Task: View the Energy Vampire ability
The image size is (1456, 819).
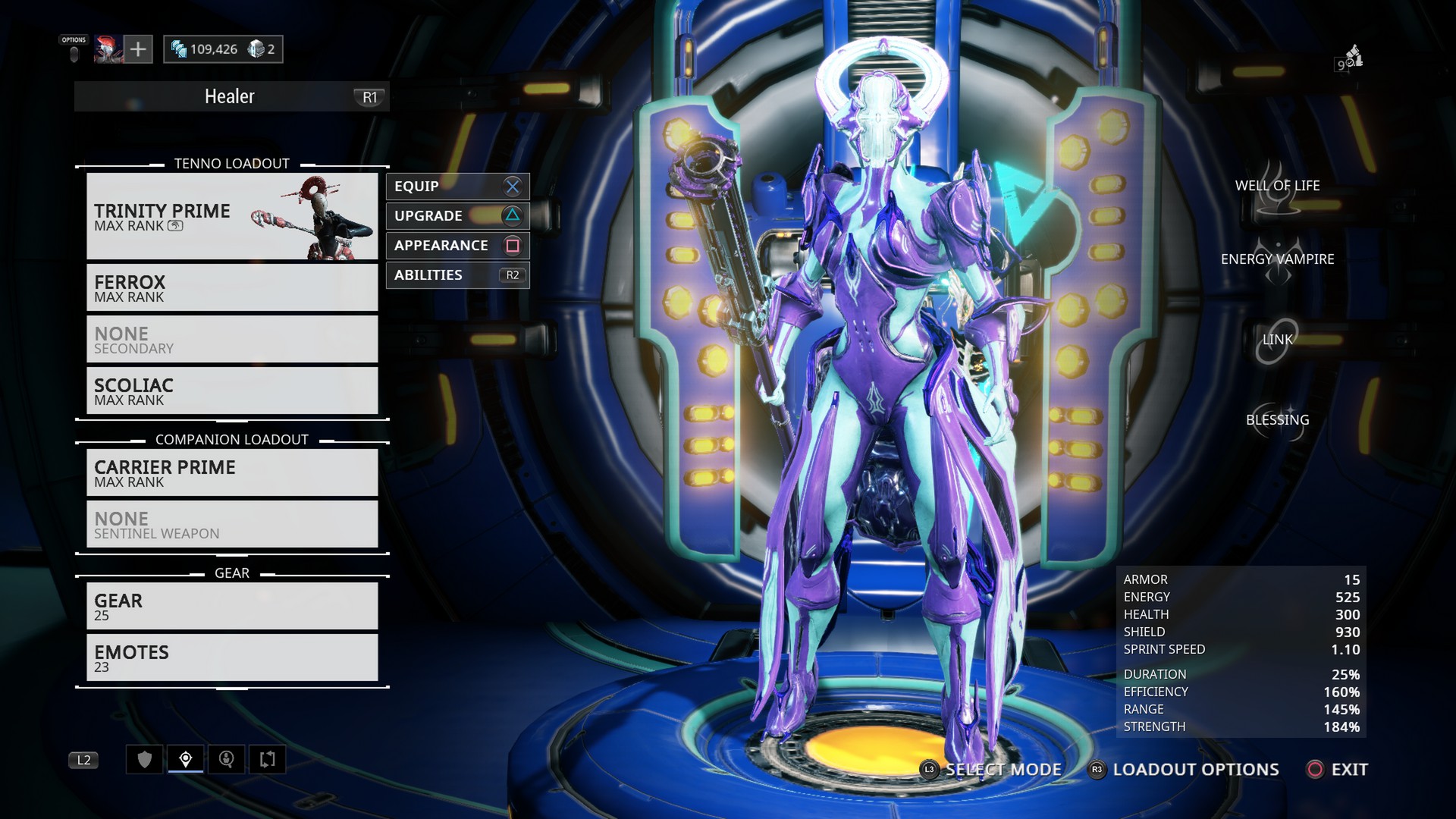Action: pos(1277,259)
